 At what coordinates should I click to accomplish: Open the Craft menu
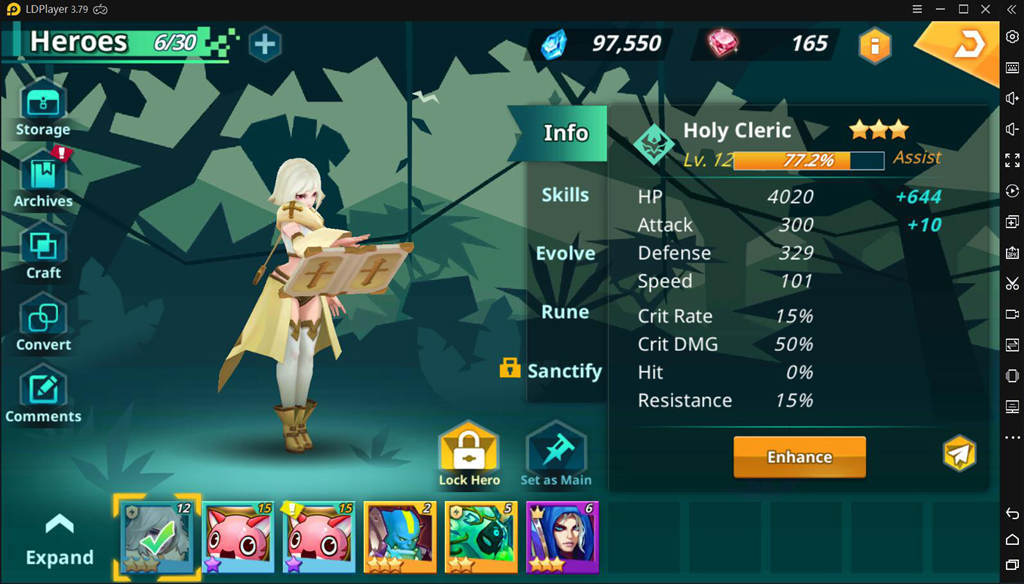43,250
